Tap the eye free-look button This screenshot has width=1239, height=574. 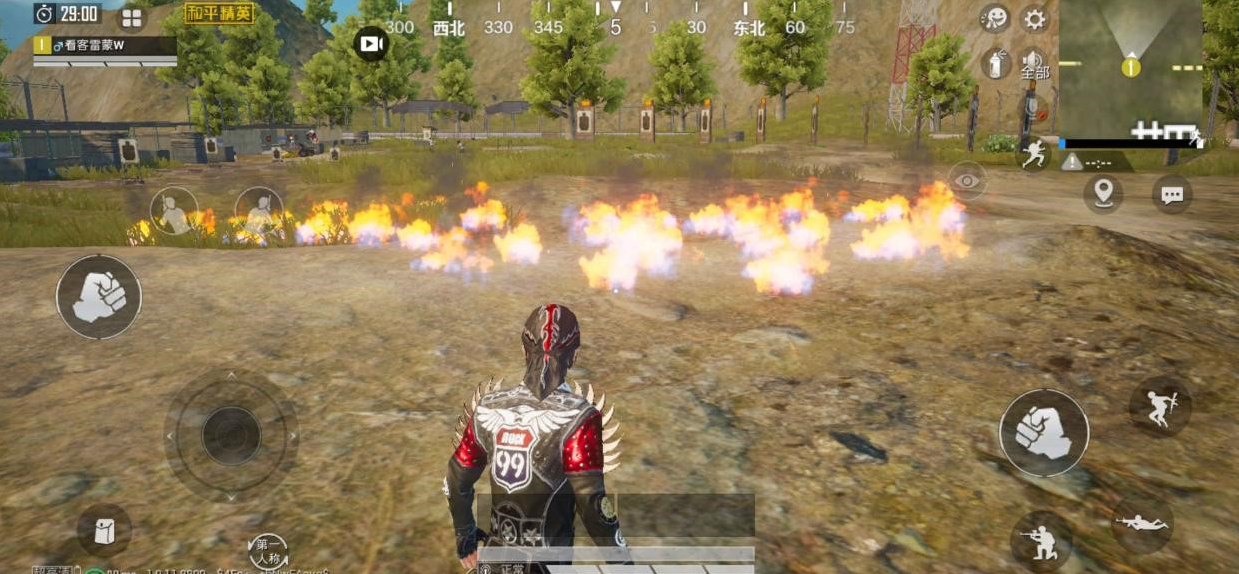(966, 181)
